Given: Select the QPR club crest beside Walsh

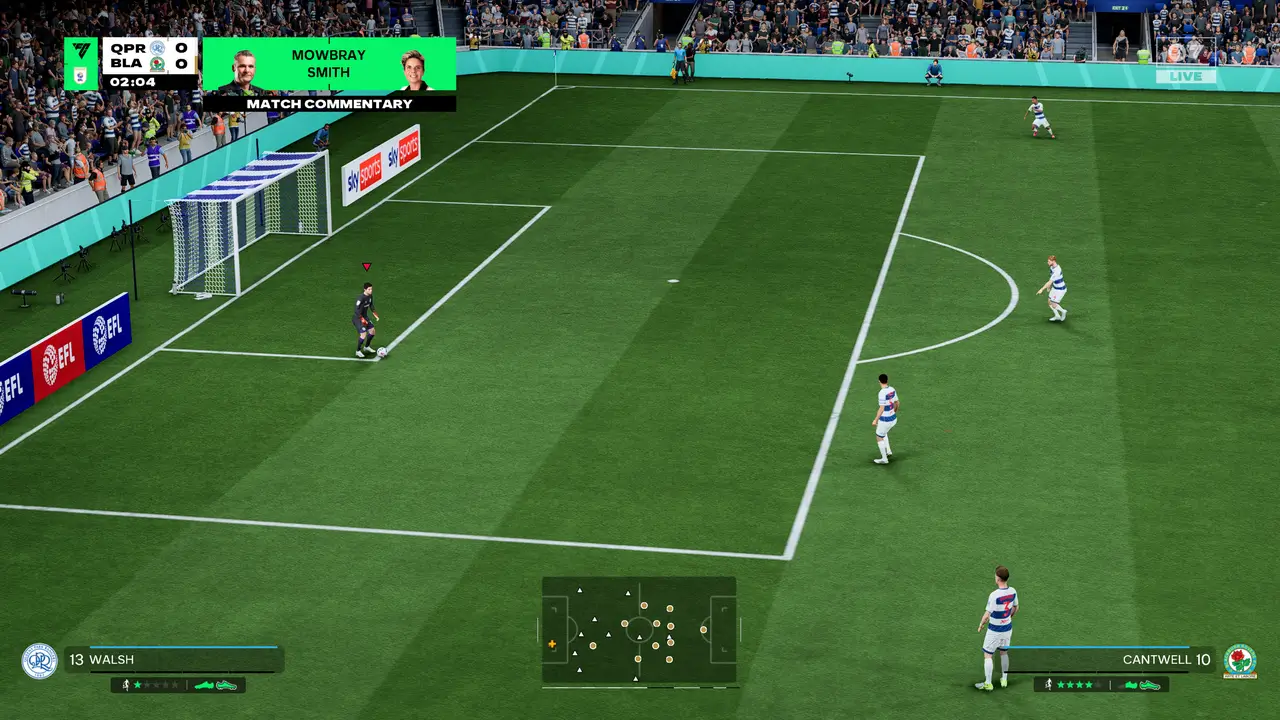Looking at the screenshot, I should click(x=39, y=661).
